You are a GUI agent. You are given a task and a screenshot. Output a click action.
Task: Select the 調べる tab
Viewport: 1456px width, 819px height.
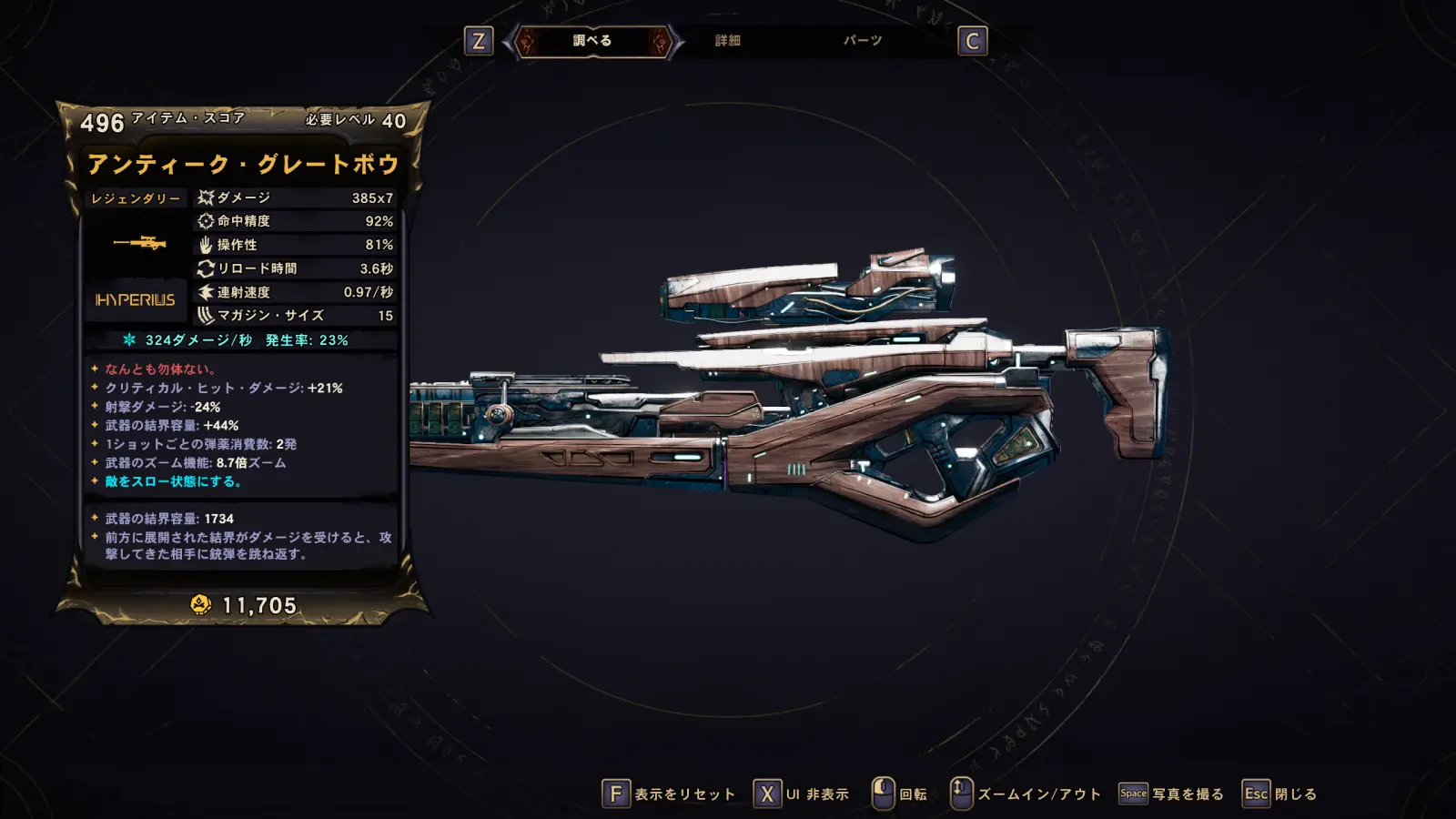tap(592, 41)
